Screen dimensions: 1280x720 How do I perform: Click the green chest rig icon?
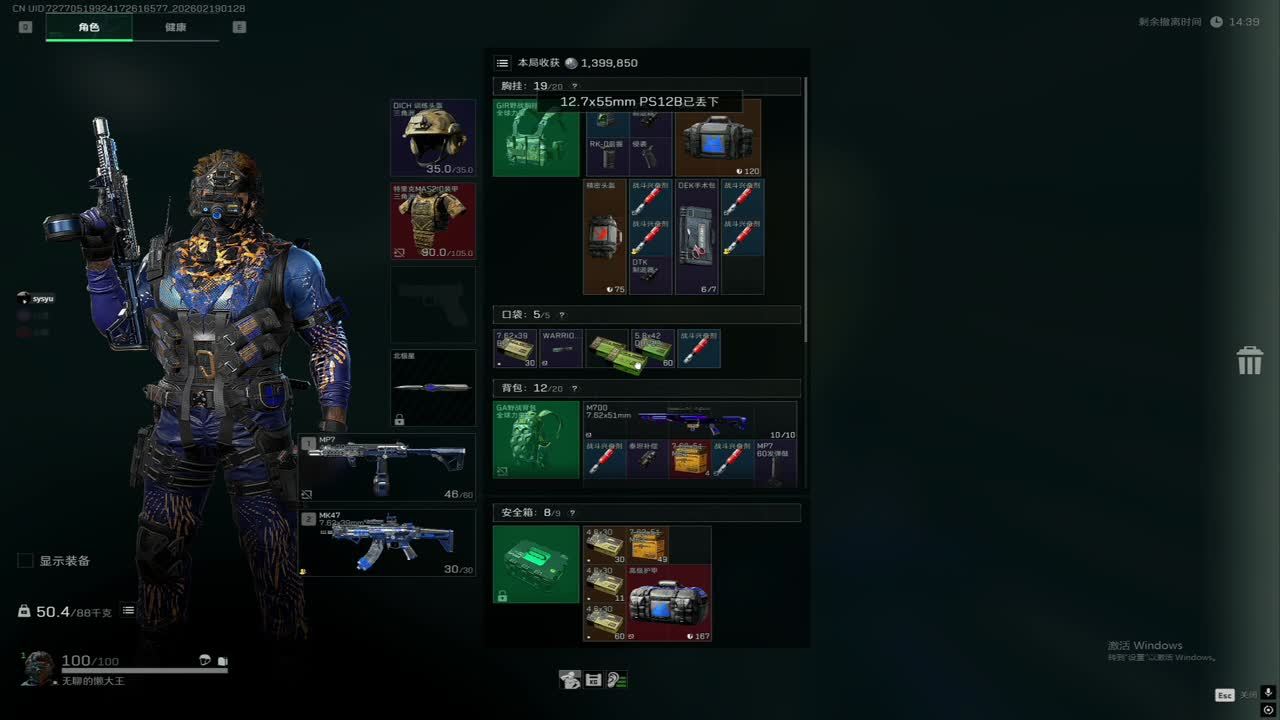(536, 138)
